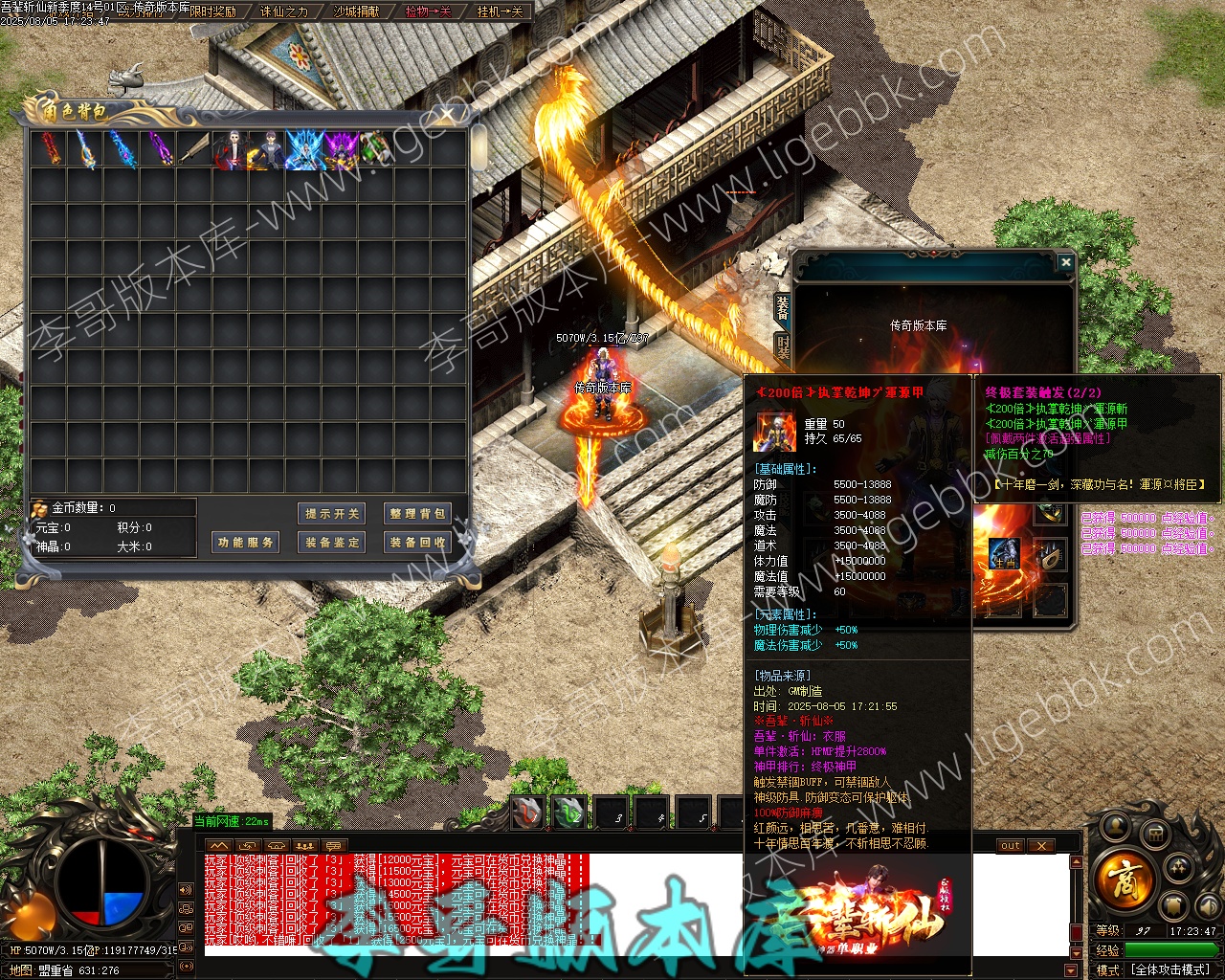Click the 提示开关 hint toggle button
Screen dimensions: 1225x980
click(332, 514)
